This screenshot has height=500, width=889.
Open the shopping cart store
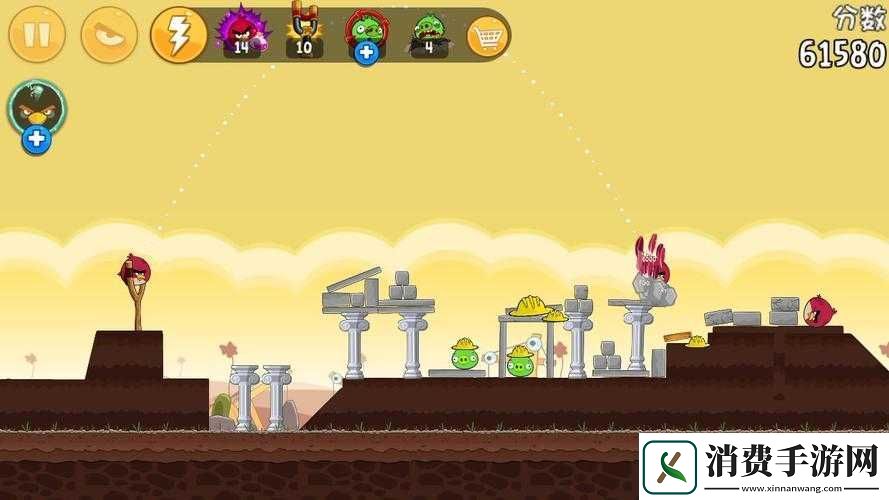tap(488, 37)
